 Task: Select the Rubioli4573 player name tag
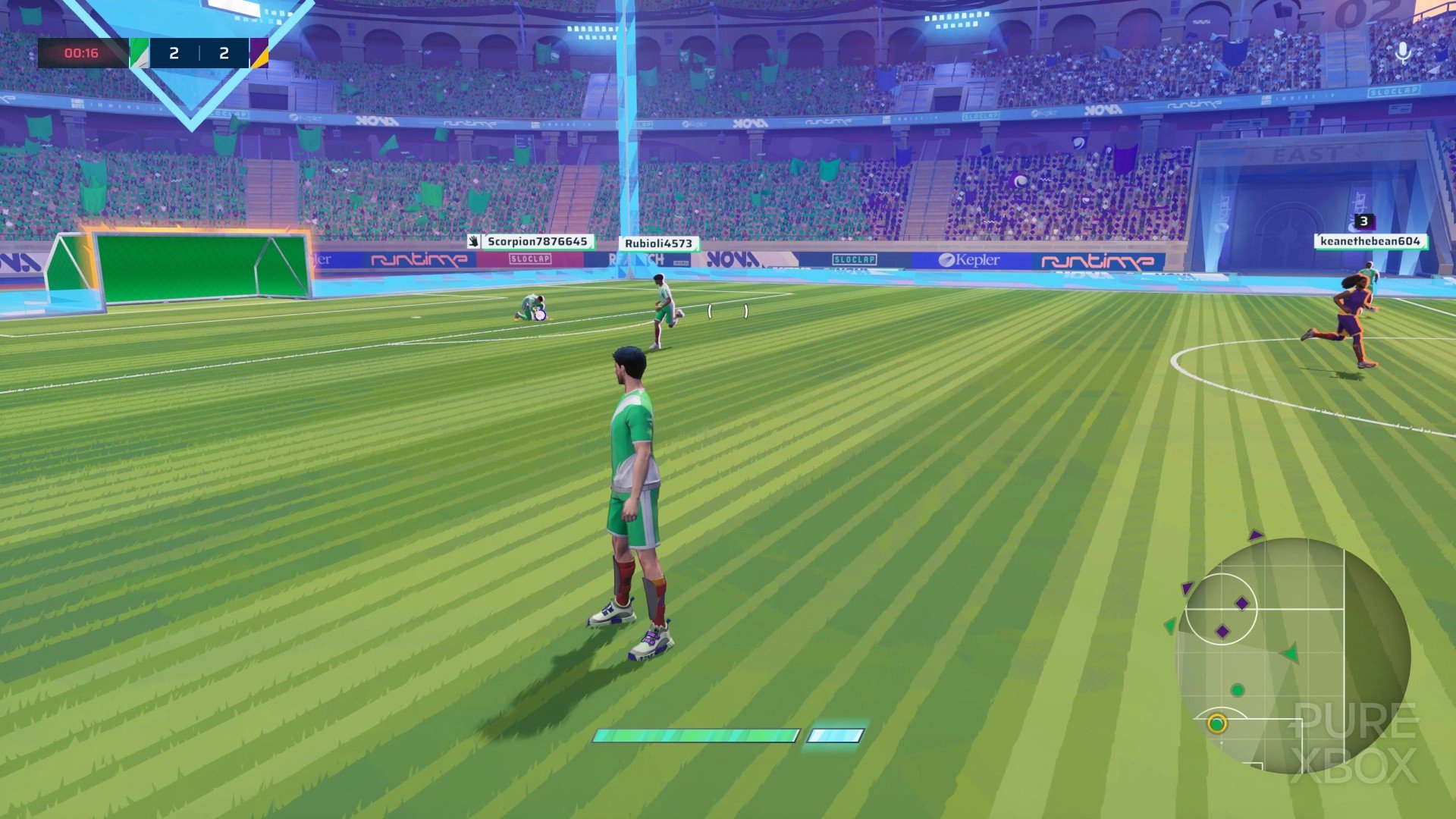tap(658, 243)
